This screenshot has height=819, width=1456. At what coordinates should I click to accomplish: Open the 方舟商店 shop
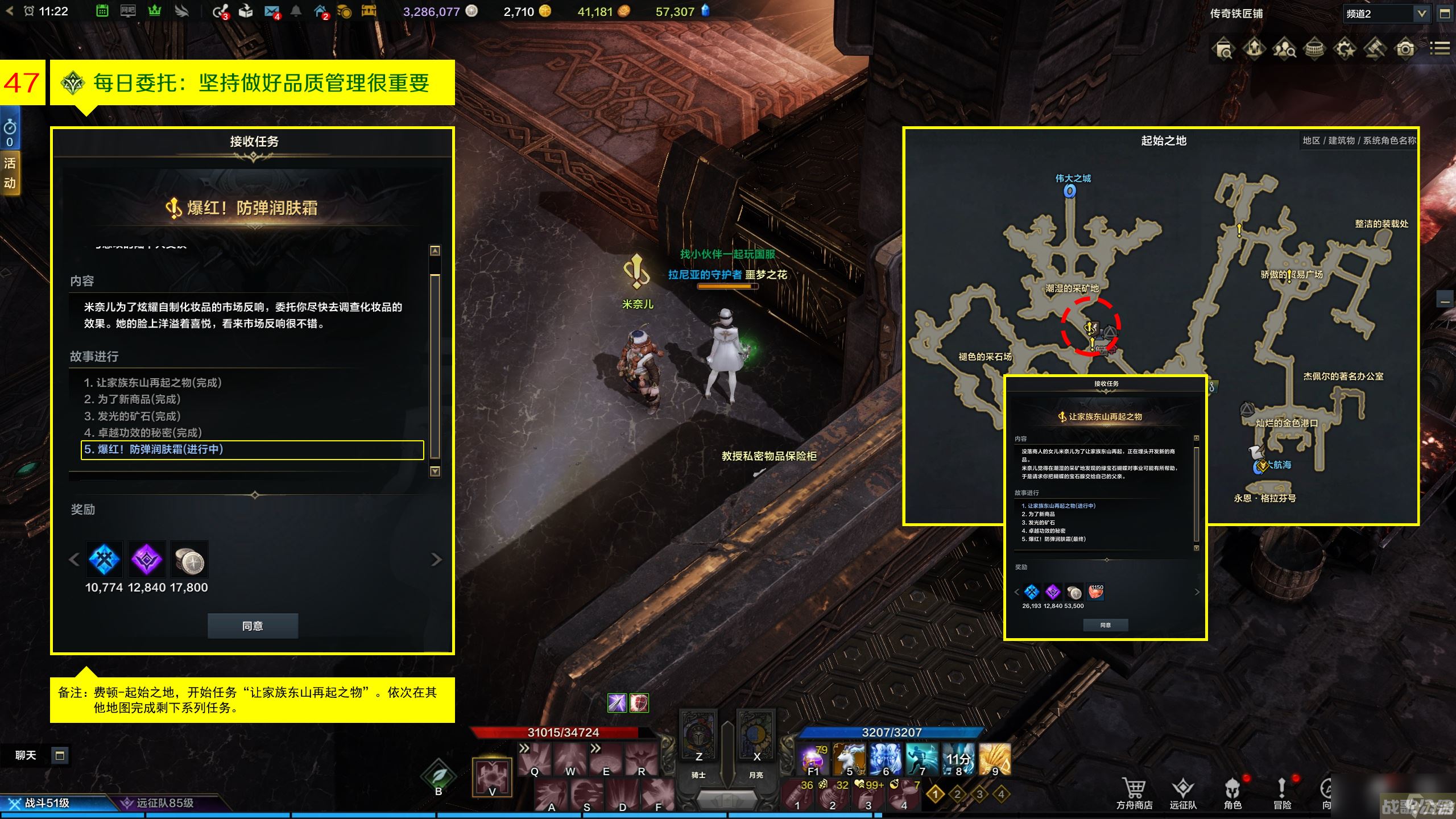coord(1134,792)
